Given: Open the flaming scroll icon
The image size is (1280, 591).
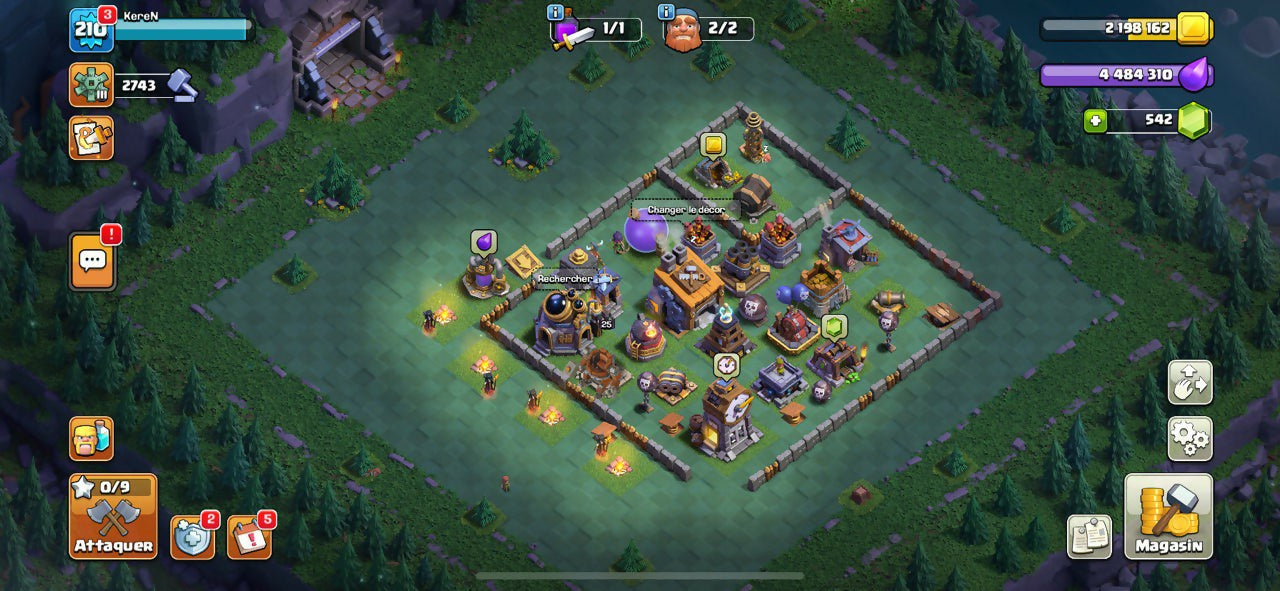Looking at the screenshot, I should [91, 138].
